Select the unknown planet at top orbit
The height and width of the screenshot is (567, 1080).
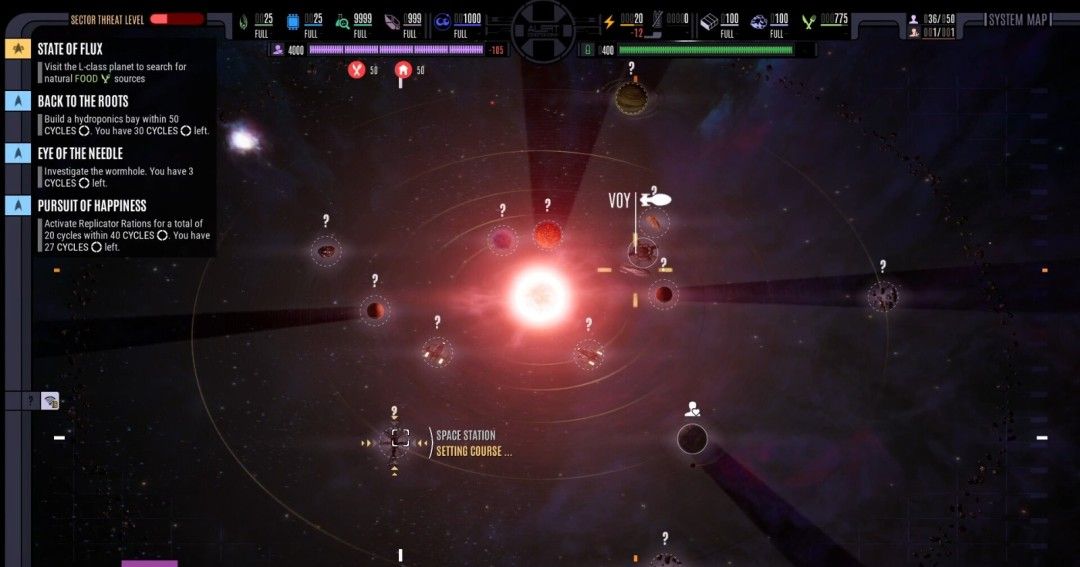coord(631,98)
